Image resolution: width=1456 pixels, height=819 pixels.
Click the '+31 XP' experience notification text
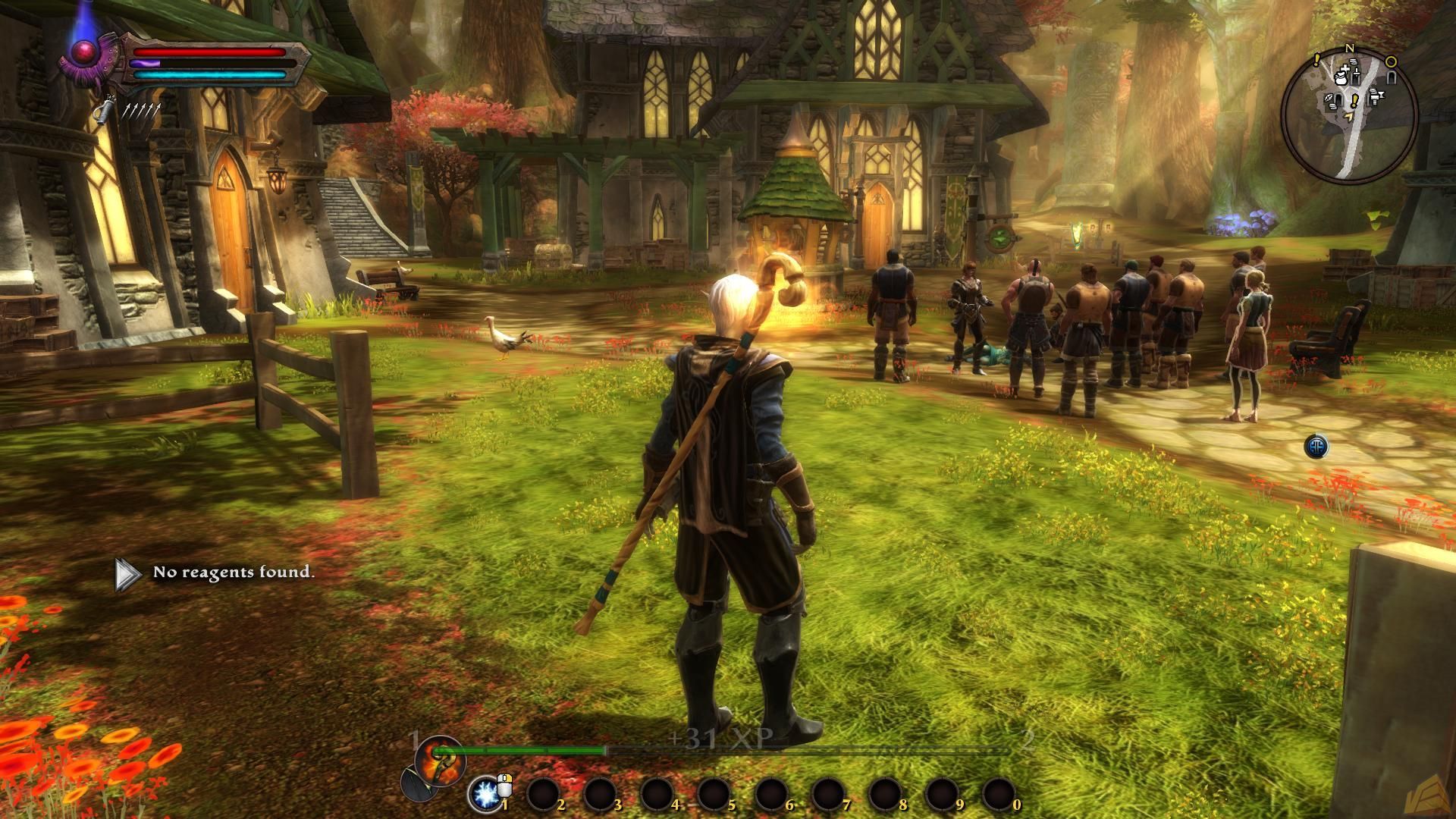720,736
